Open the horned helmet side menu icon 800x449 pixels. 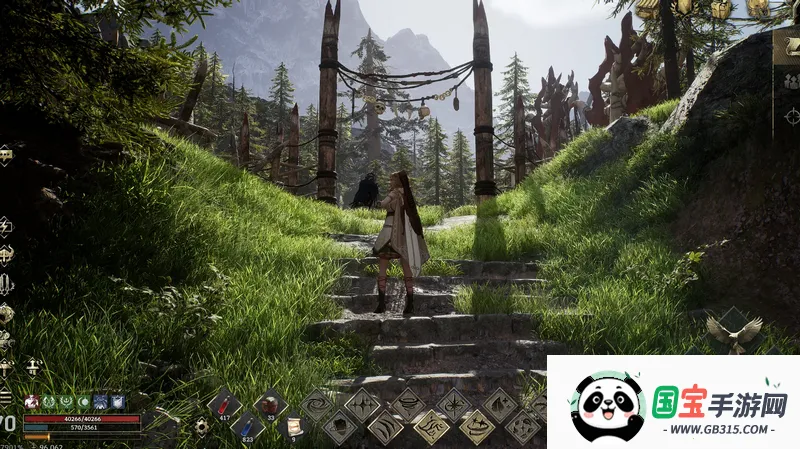(6, 254)
